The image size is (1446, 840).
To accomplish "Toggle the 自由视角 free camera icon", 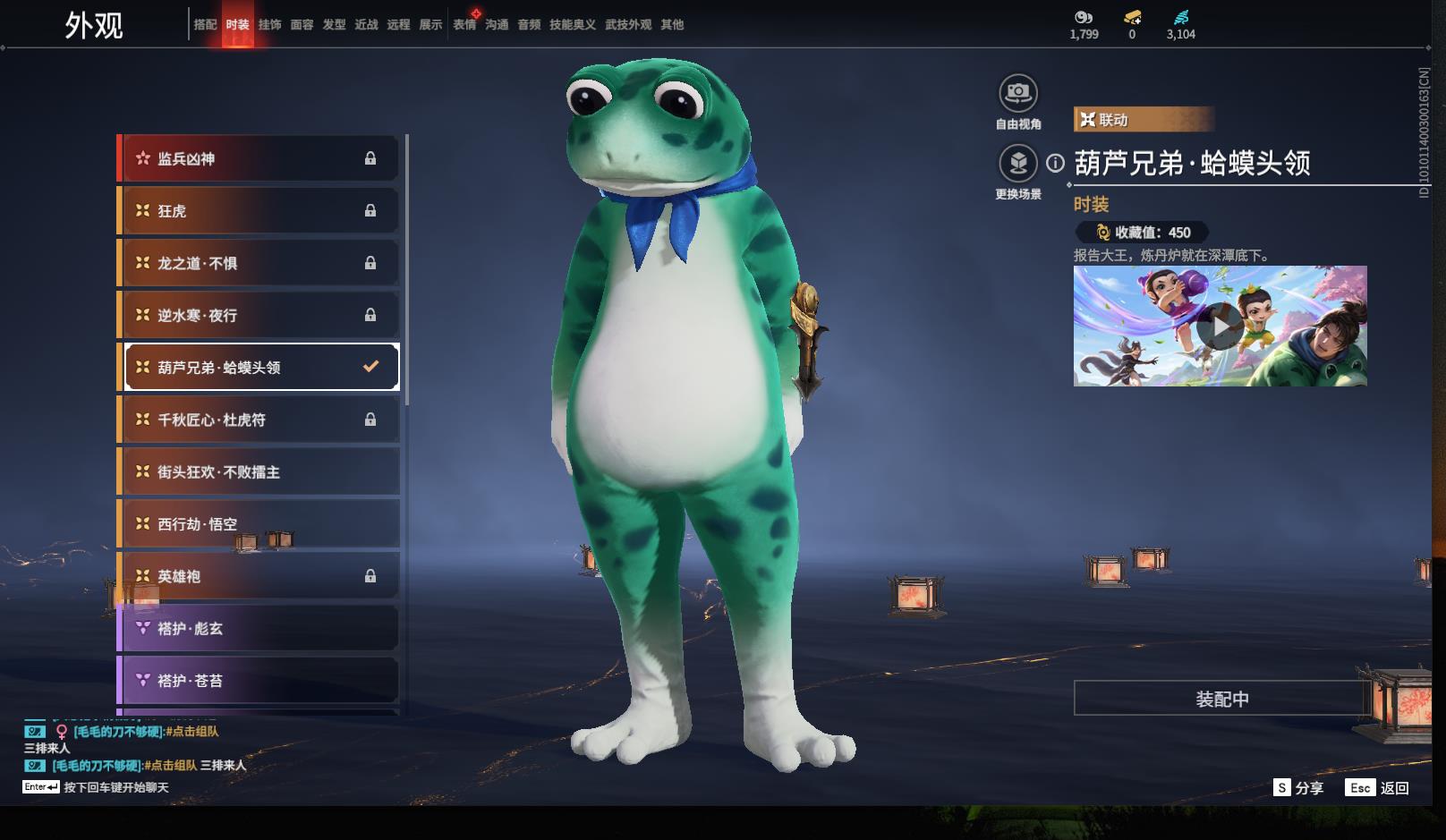I will [x=1018, y=93].
